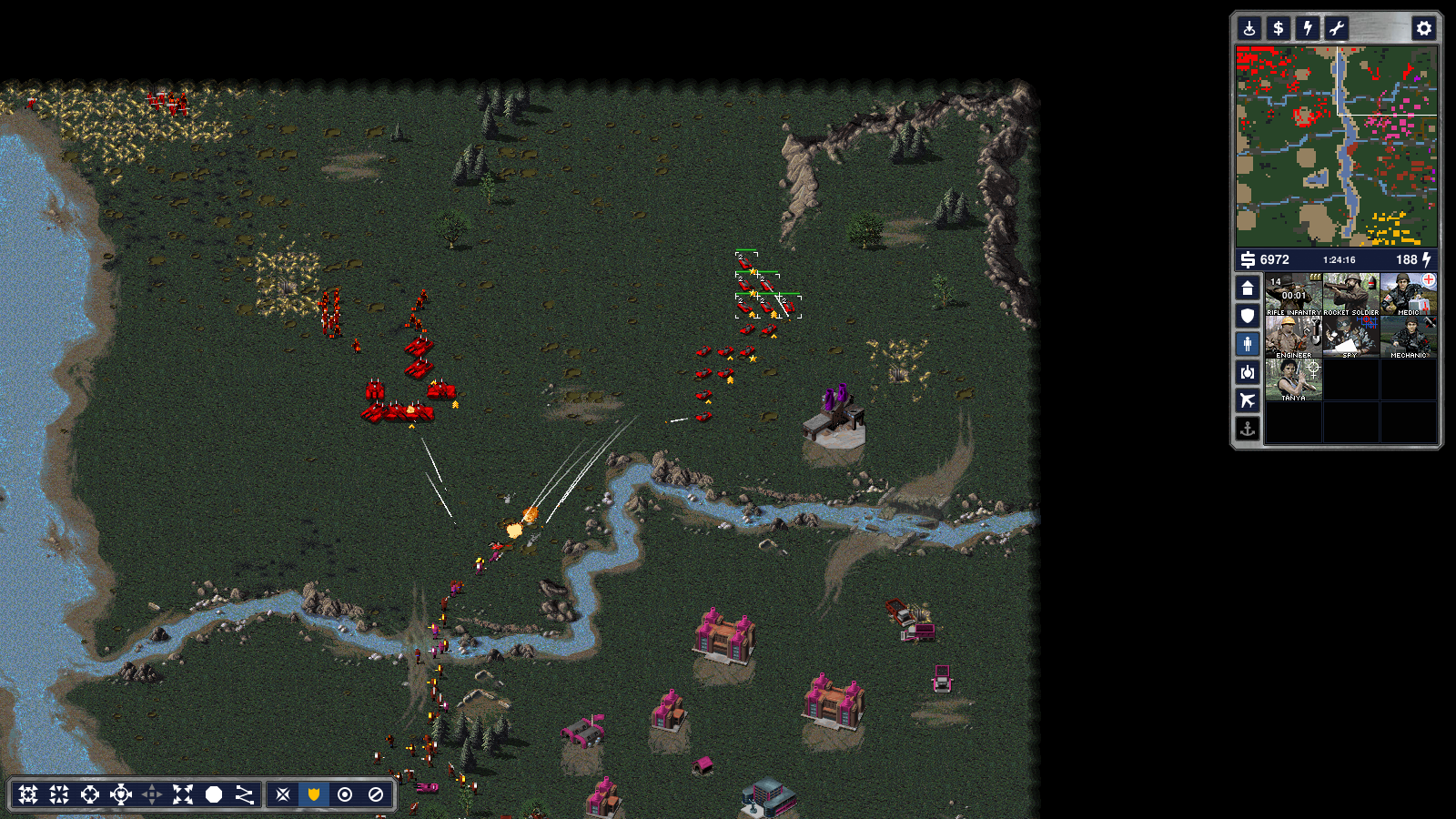This screenshot has width=1456, height=819.
Task: Issue the Stop command octagon button
Action: (214, 794)
